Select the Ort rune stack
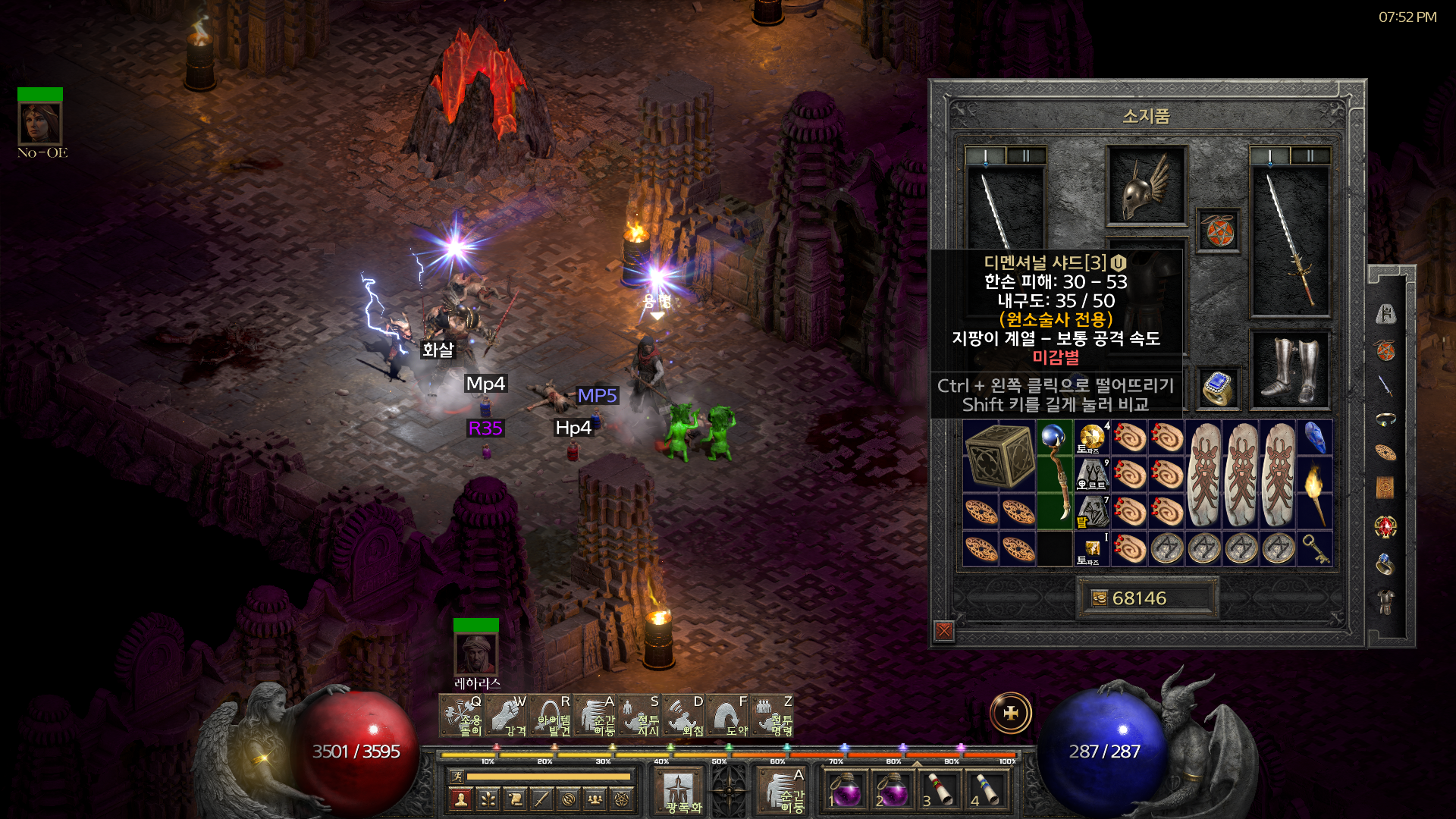 (x=1092, y=474)
